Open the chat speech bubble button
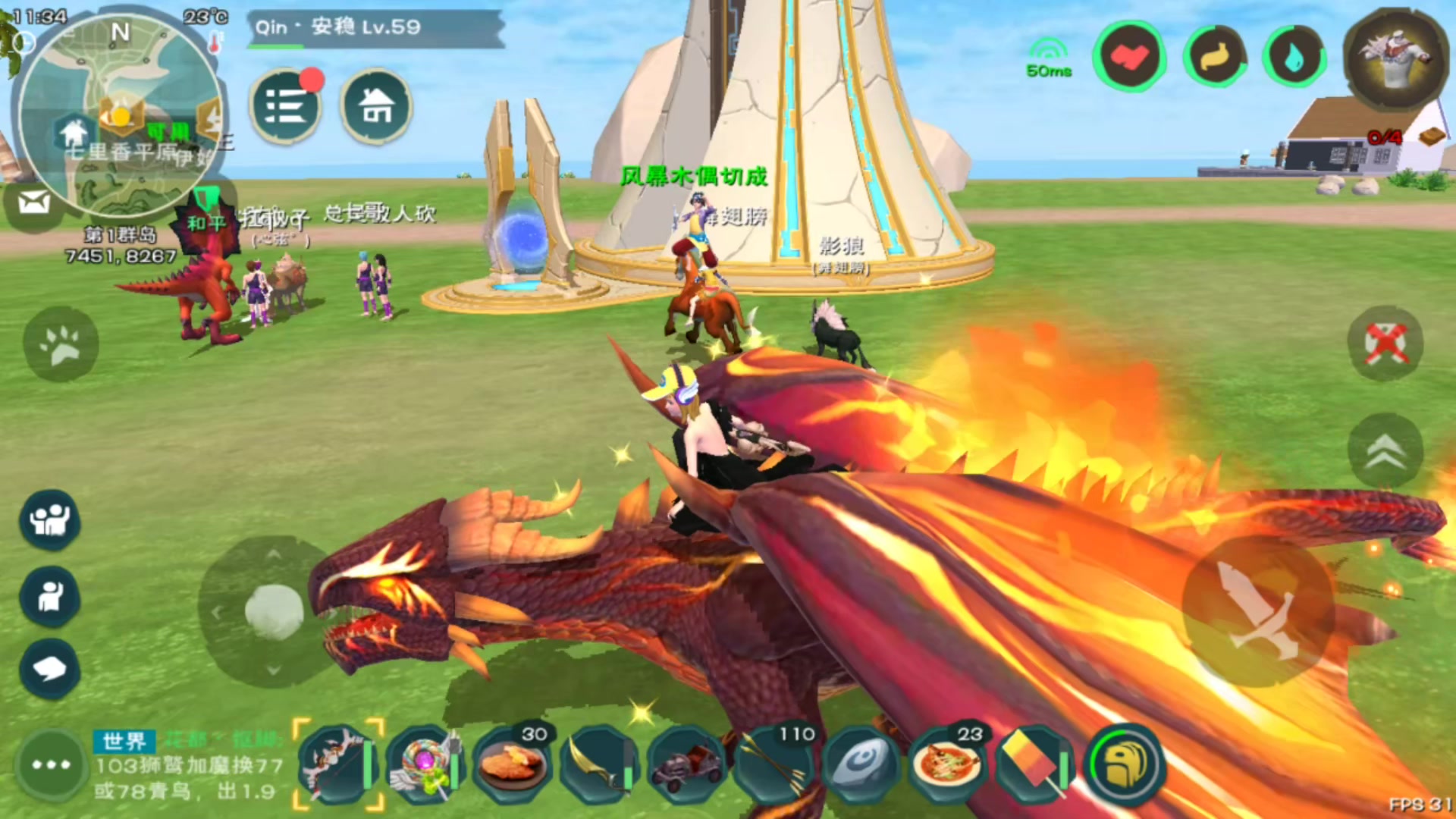 (50, 669)
